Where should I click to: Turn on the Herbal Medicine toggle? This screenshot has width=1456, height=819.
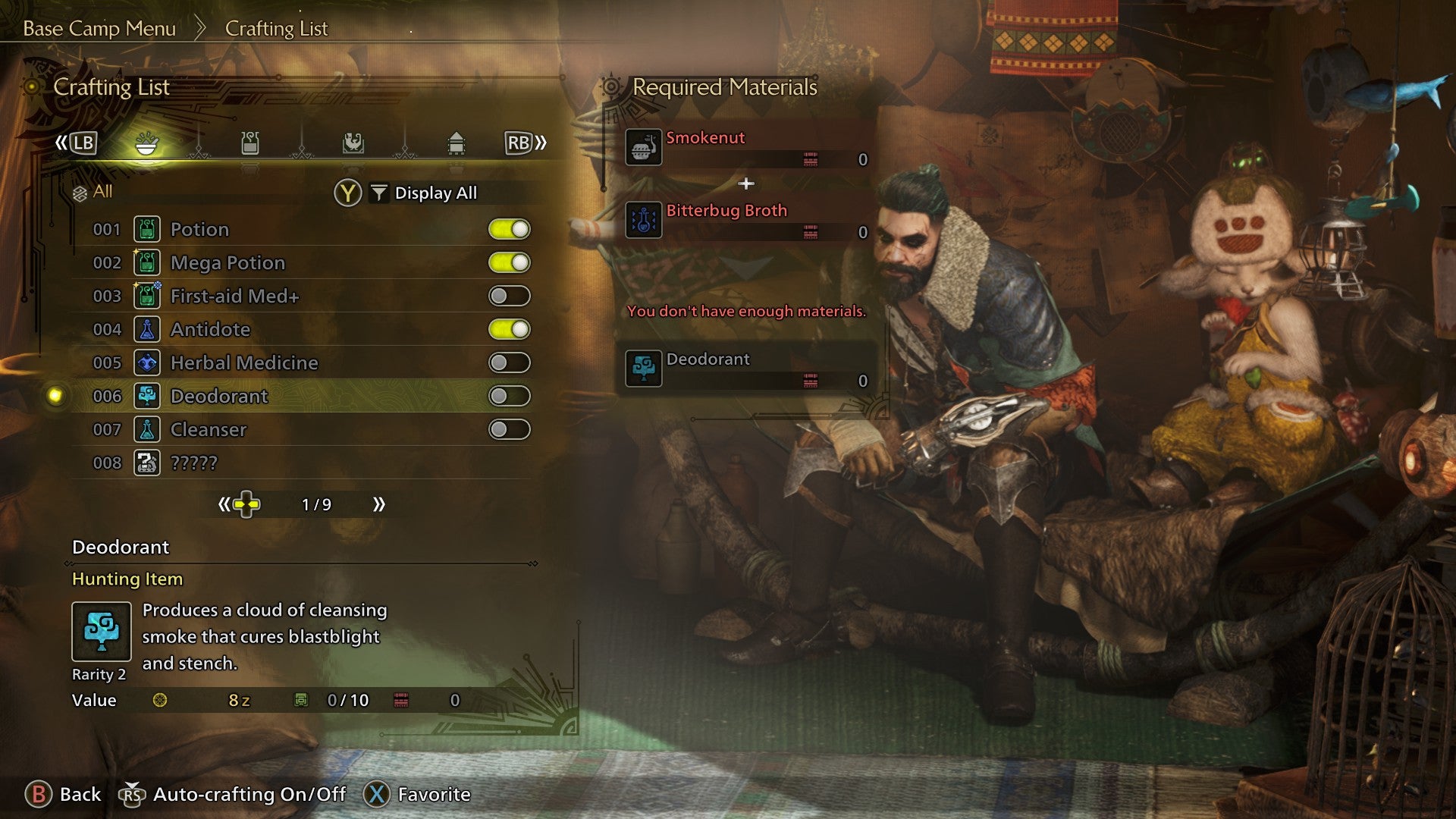click(509, 362)
